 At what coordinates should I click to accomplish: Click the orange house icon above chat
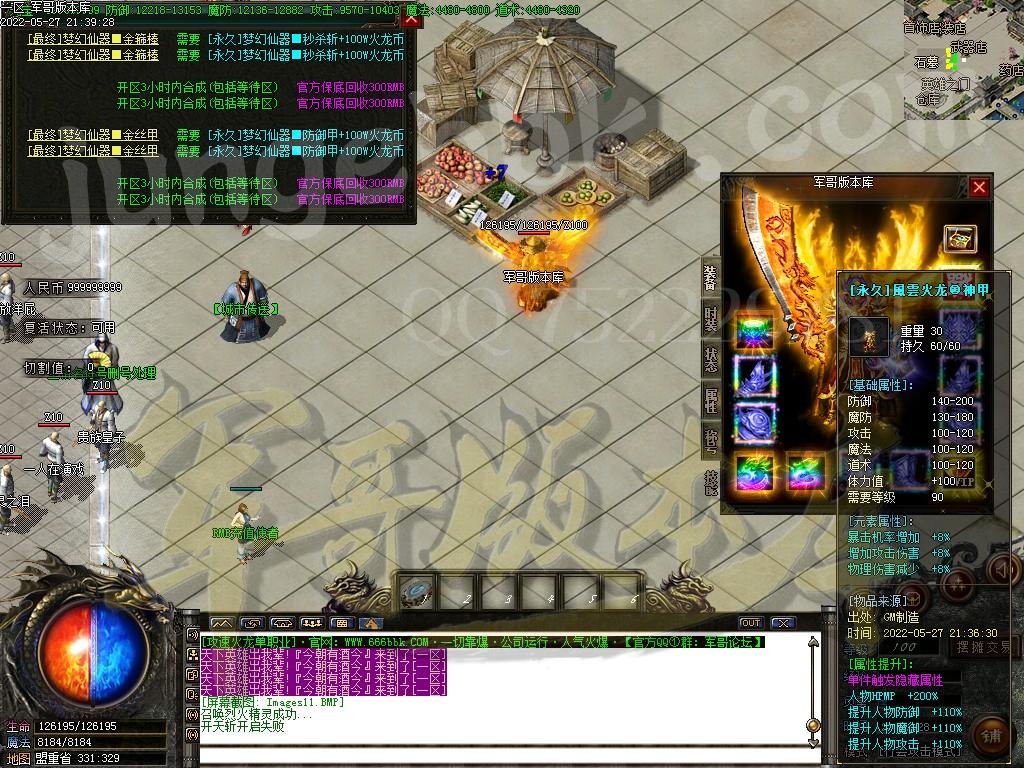tap(372, 623)
